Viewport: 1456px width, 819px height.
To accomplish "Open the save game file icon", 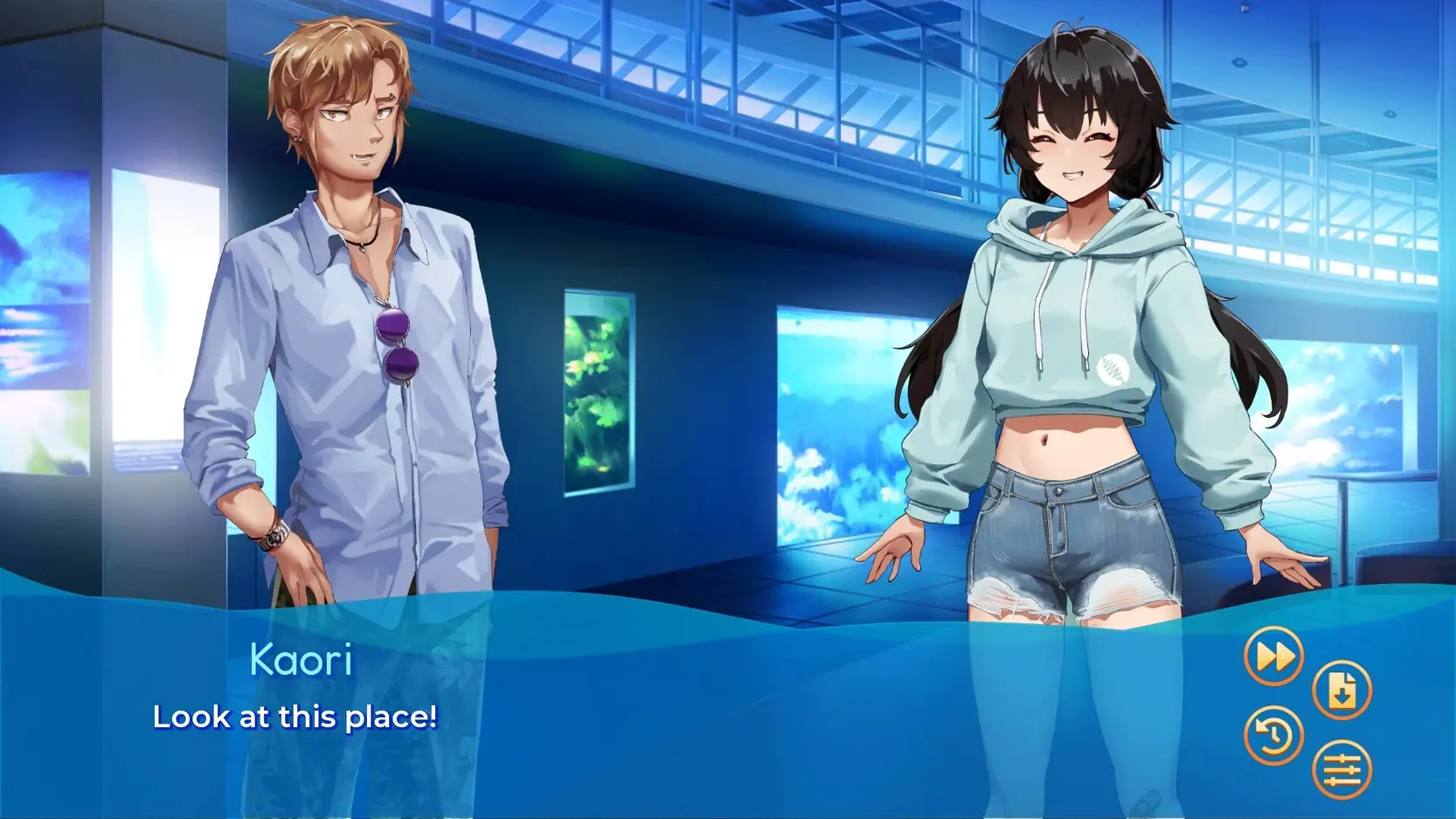I will 1342,691.
